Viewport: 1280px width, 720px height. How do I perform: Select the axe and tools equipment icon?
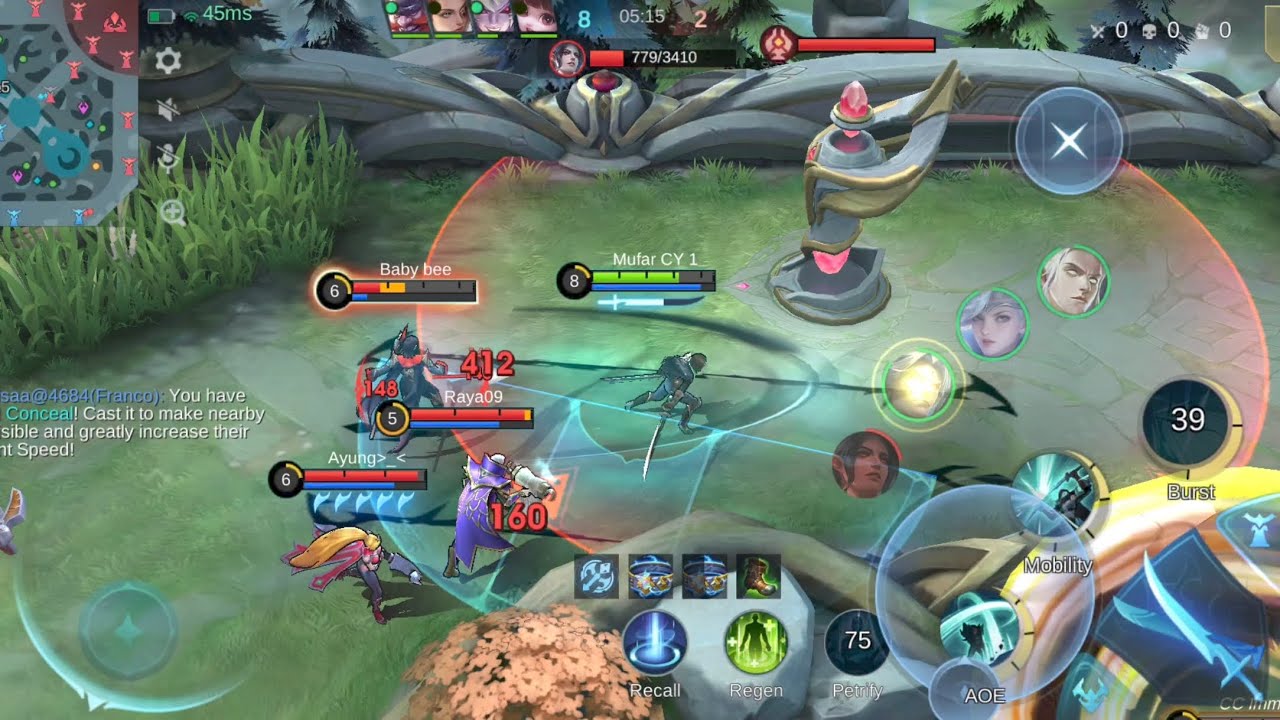click(x=596, y=577)
